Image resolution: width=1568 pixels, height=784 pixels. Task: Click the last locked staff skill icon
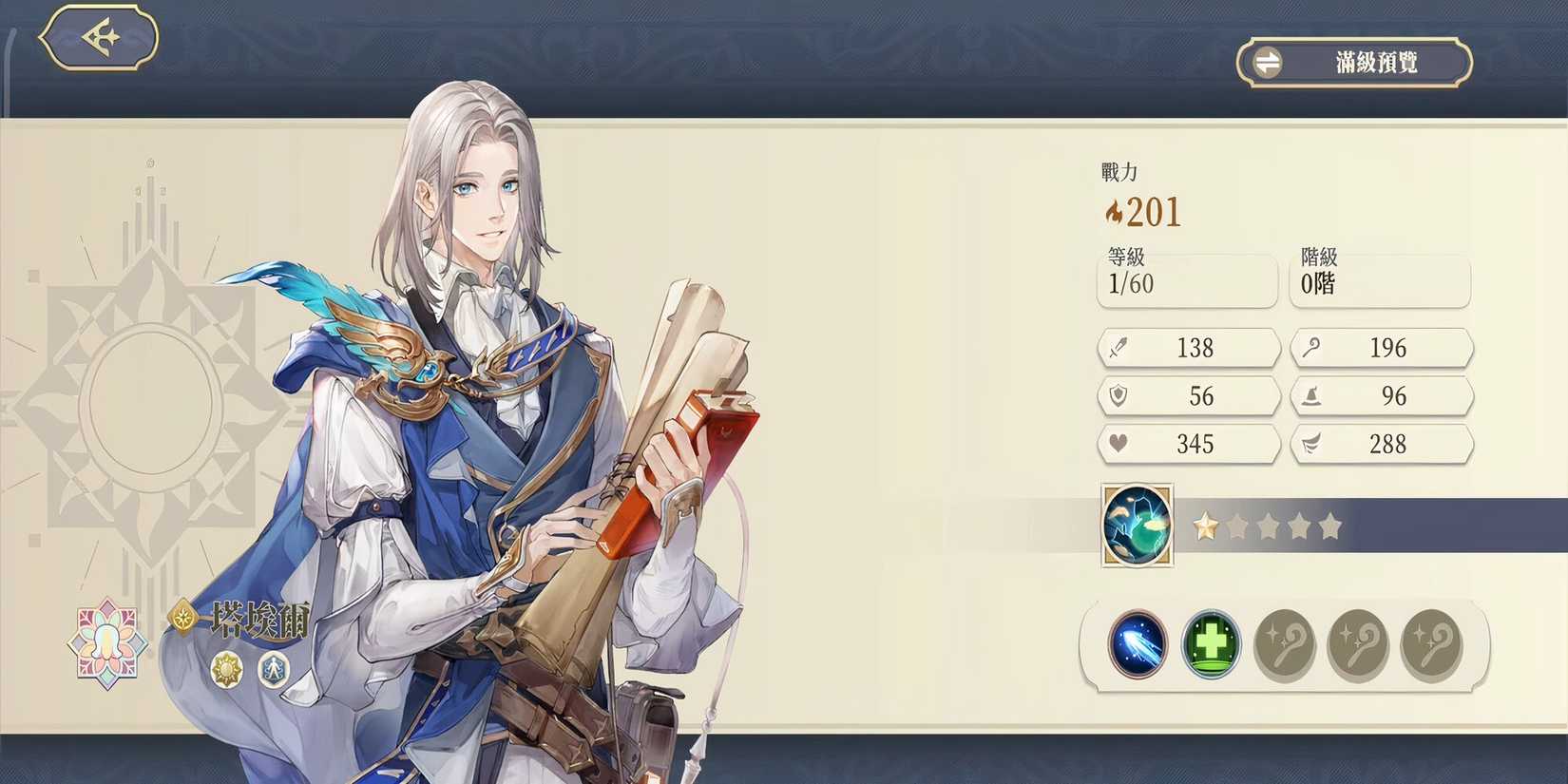tap(1430, 644)
